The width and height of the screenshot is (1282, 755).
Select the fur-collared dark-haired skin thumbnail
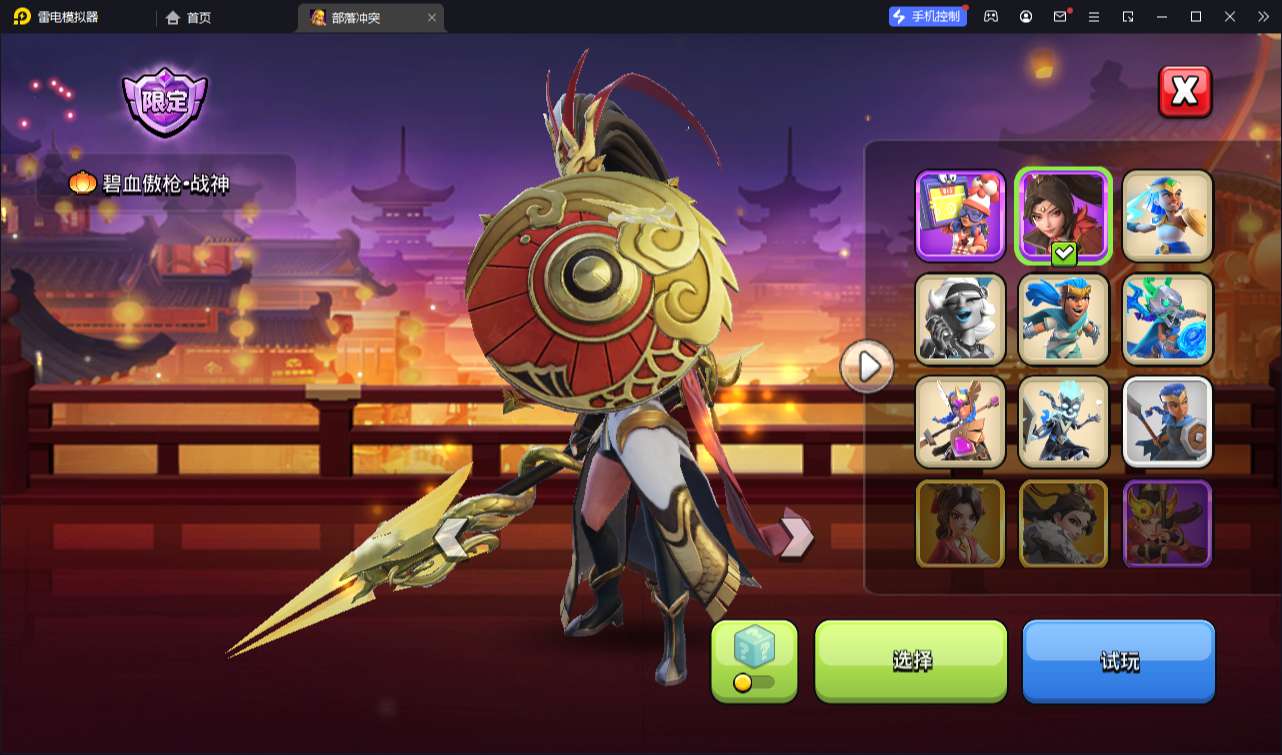pos(1063,524)
